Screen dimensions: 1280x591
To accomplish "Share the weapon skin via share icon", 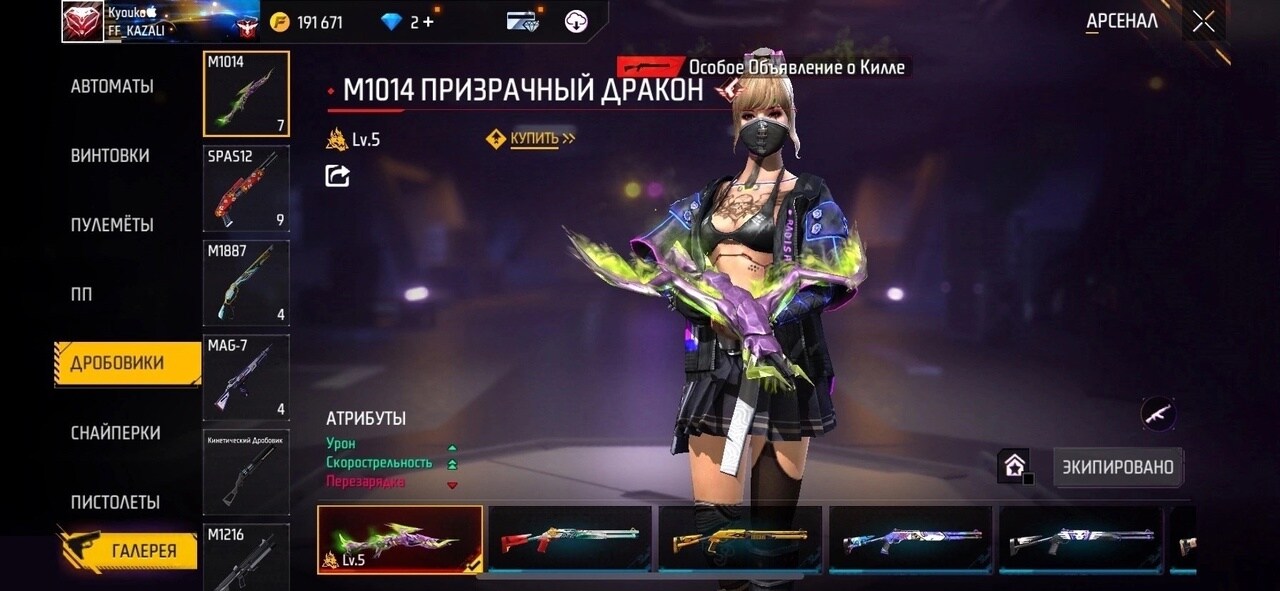I will [338, 176].
